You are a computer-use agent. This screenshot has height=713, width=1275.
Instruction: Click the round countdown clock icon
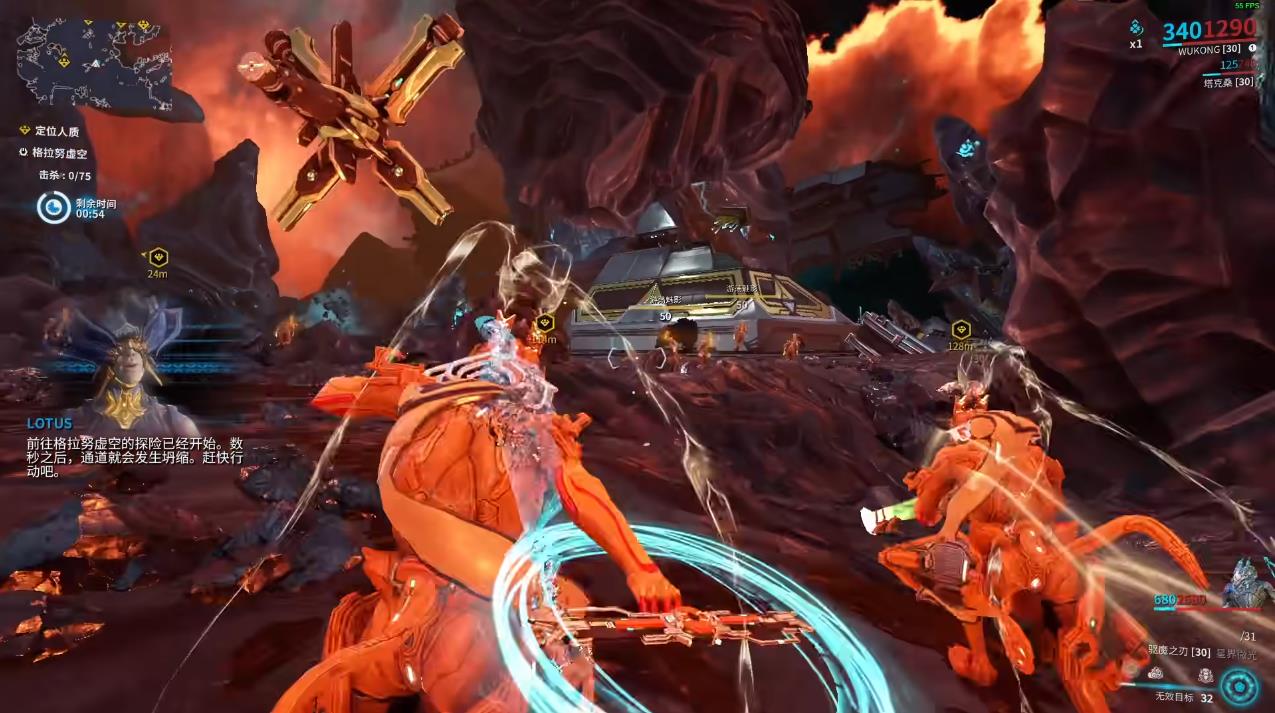53,207
